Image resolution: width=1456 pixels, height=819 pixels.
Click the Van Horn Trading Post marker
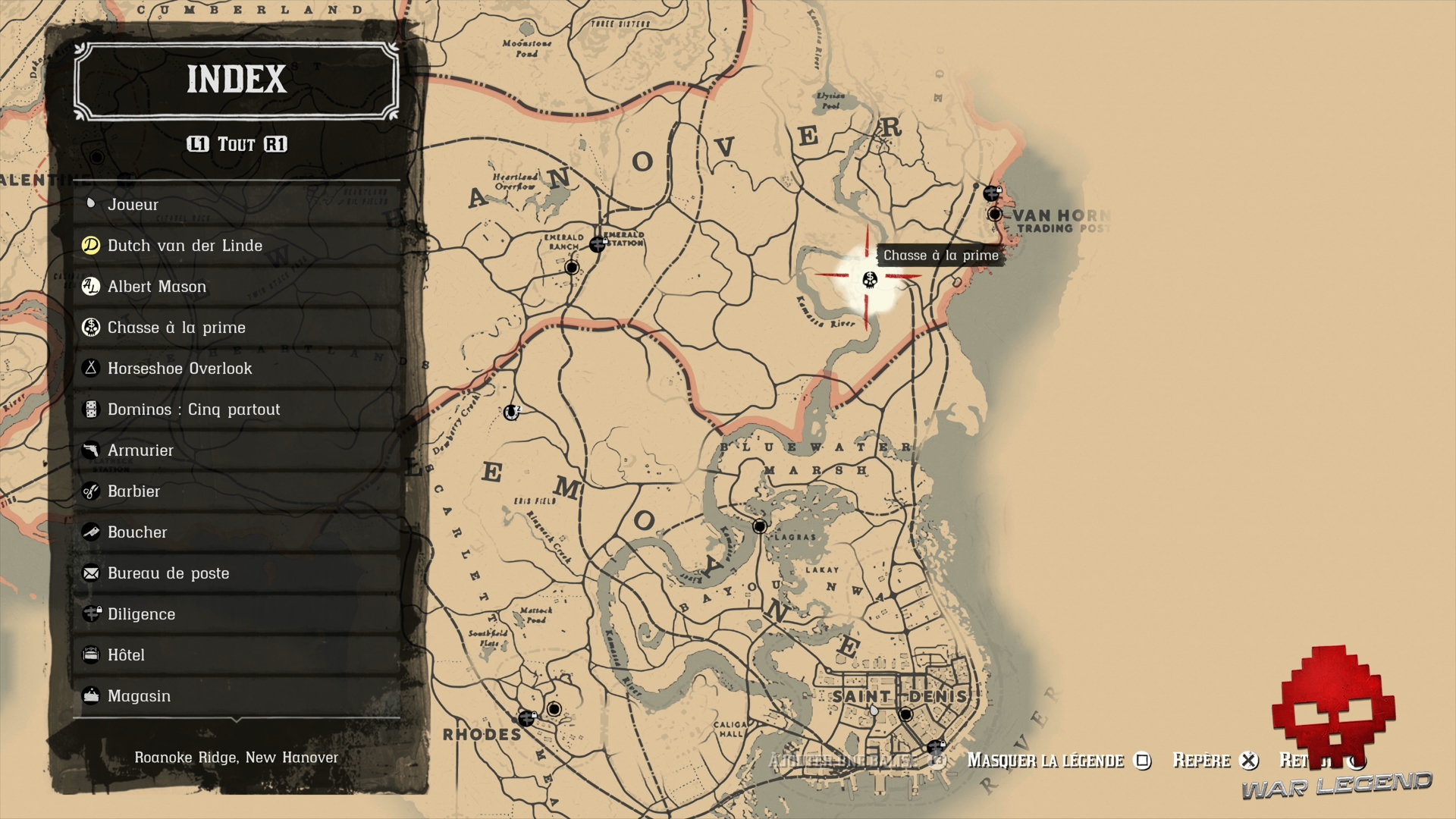(x=993, y=215)
